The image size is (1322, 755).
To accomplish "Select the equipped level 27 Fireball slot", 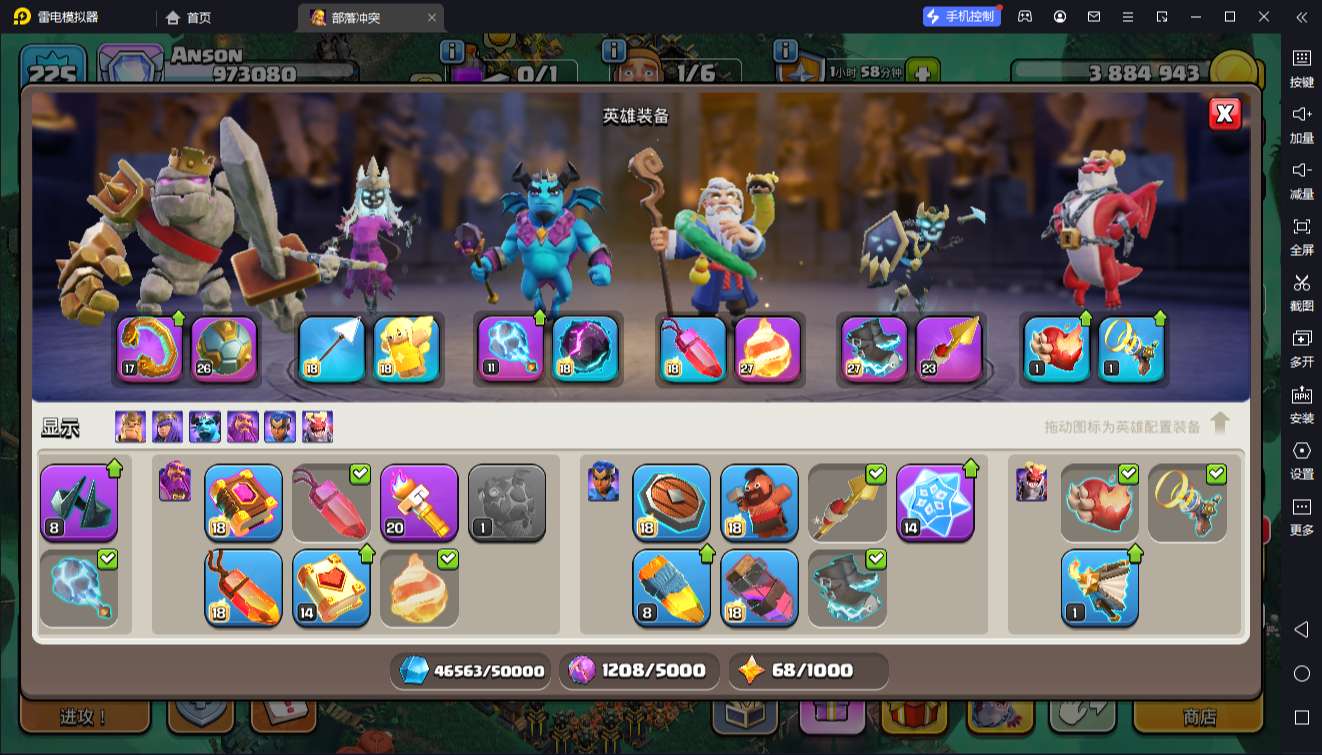I will pyautogui.click(x=768, y=349).
